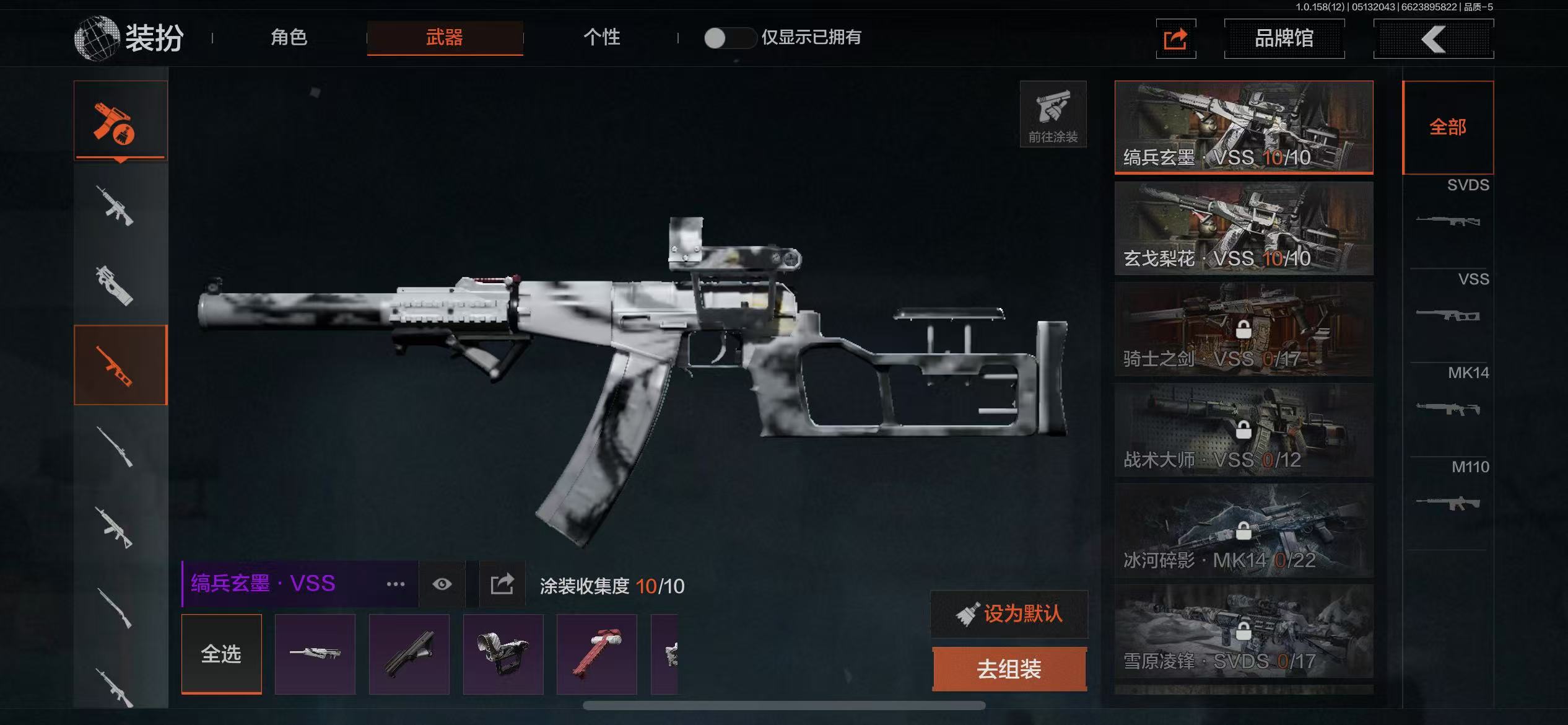Open the 品牌馆 brand hall

tap(1284, 38)
